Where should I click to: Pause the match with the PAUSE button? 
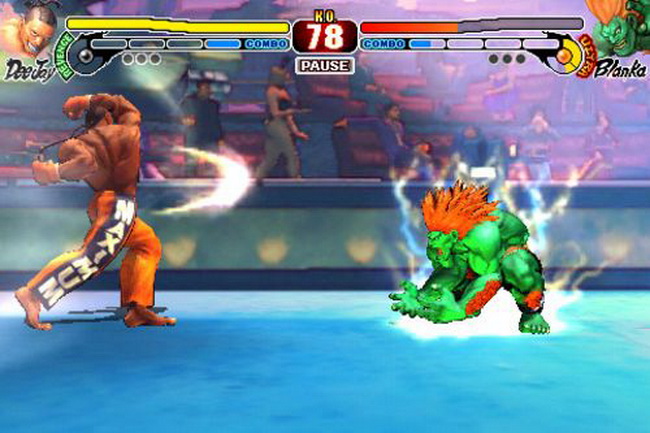tap(324, 65)
